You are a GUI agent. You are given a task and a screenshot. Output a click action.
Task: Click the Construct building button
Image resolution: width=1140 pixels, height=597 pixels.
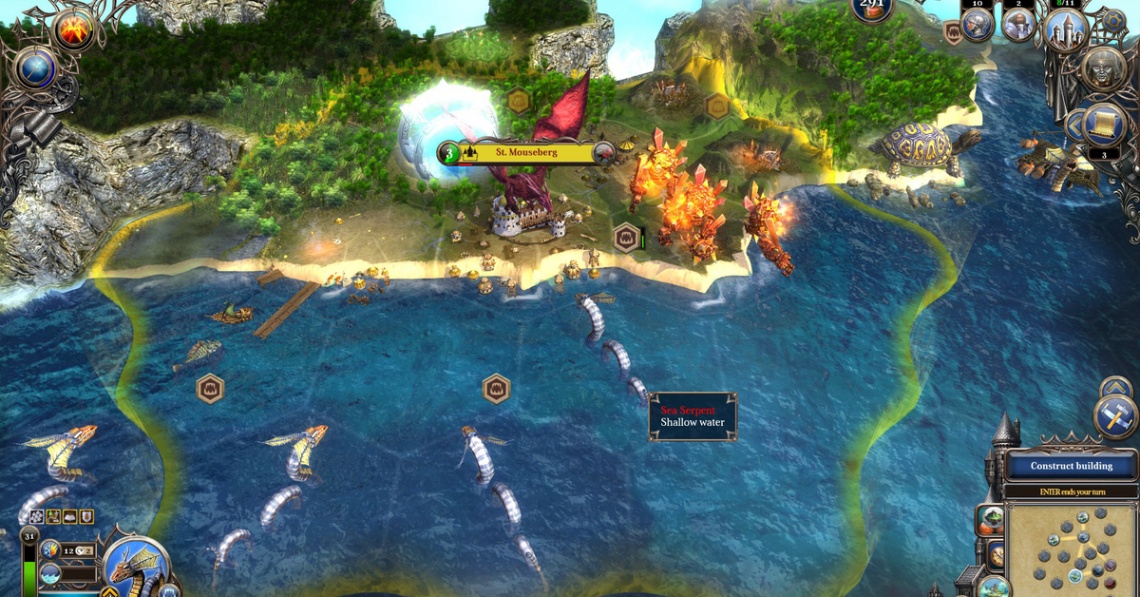1071,466
